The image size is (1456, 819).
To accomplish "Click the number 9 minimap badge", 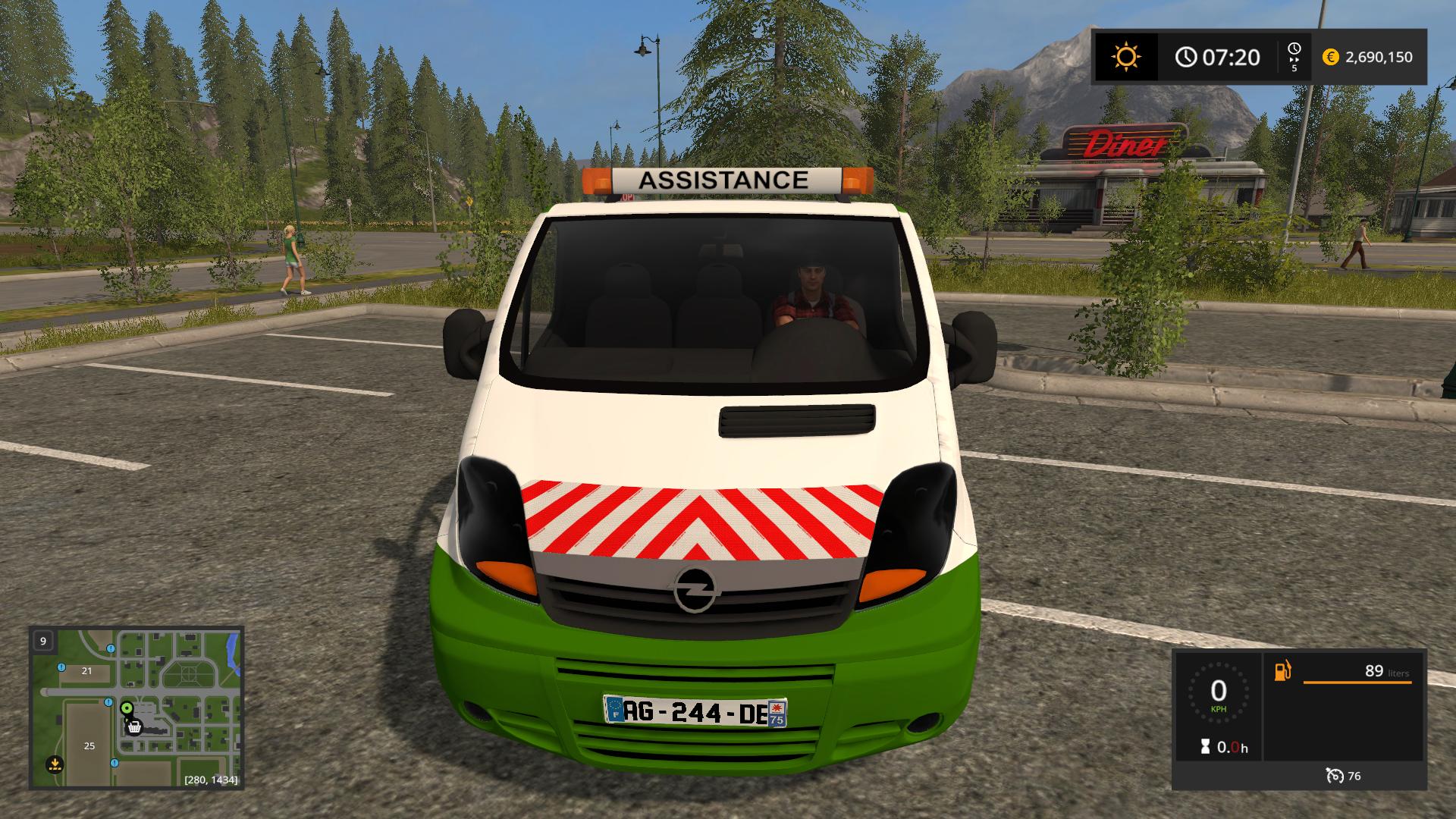I will 43,641.
